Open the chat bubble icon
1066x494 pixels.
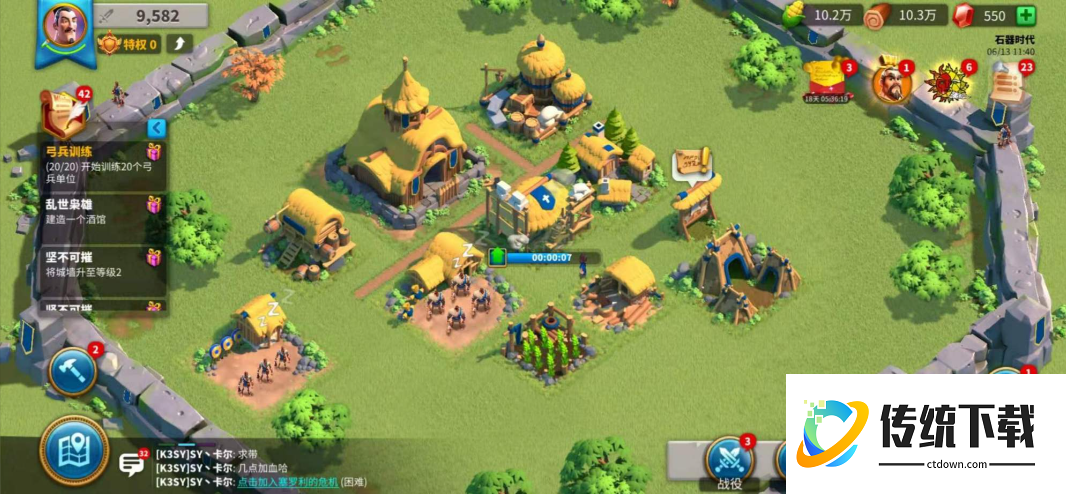[x=131, y=463]
